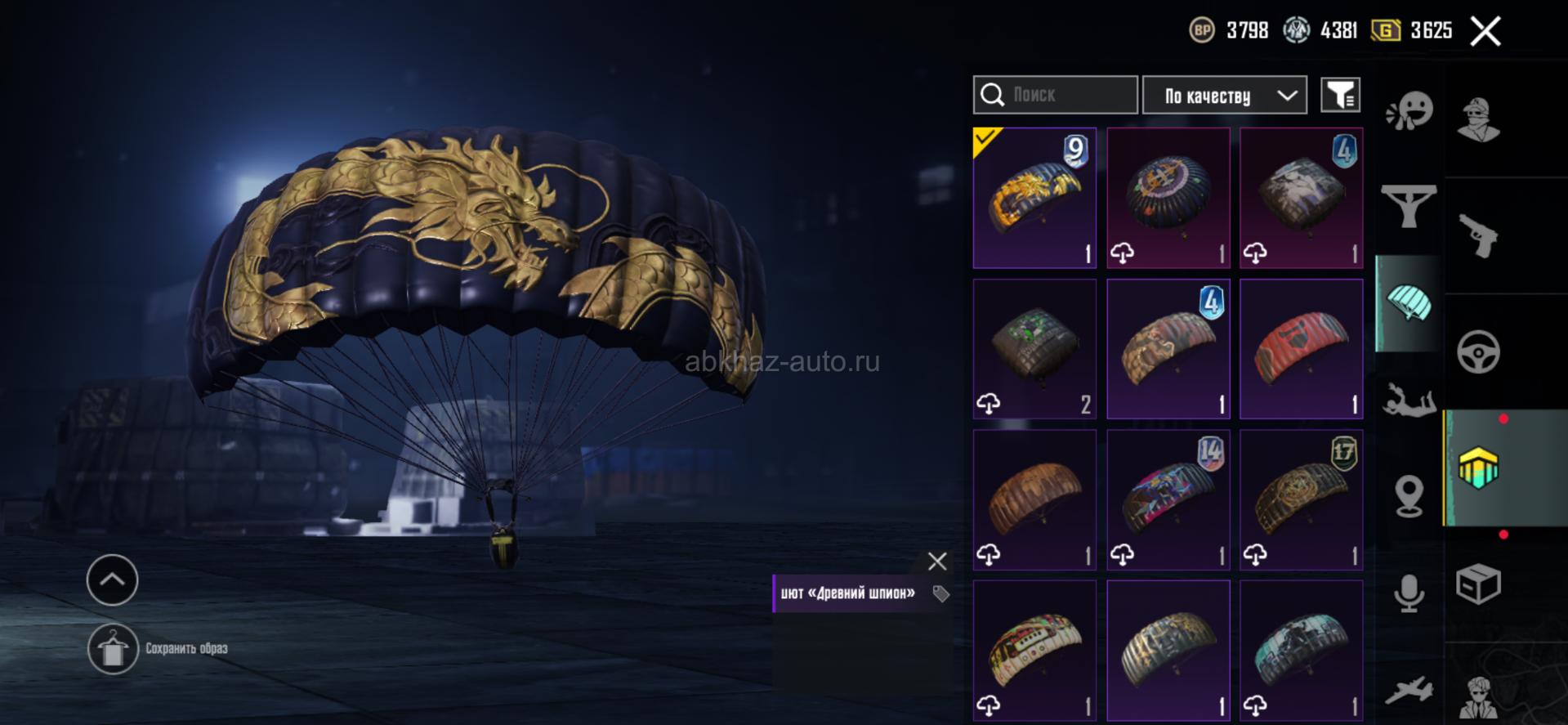The height and width of the screenshot is (725, 1568).
Task: Select the parachute with level 17 badge
Action: coord(1301,499)
